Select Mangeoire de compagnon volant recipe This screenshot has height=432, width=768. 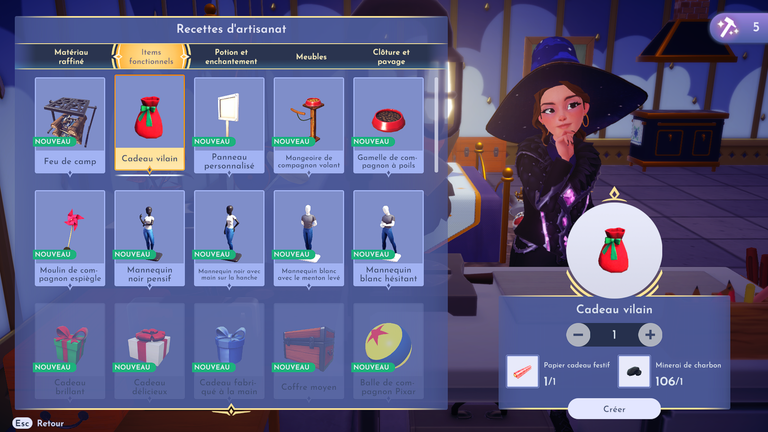308,124
